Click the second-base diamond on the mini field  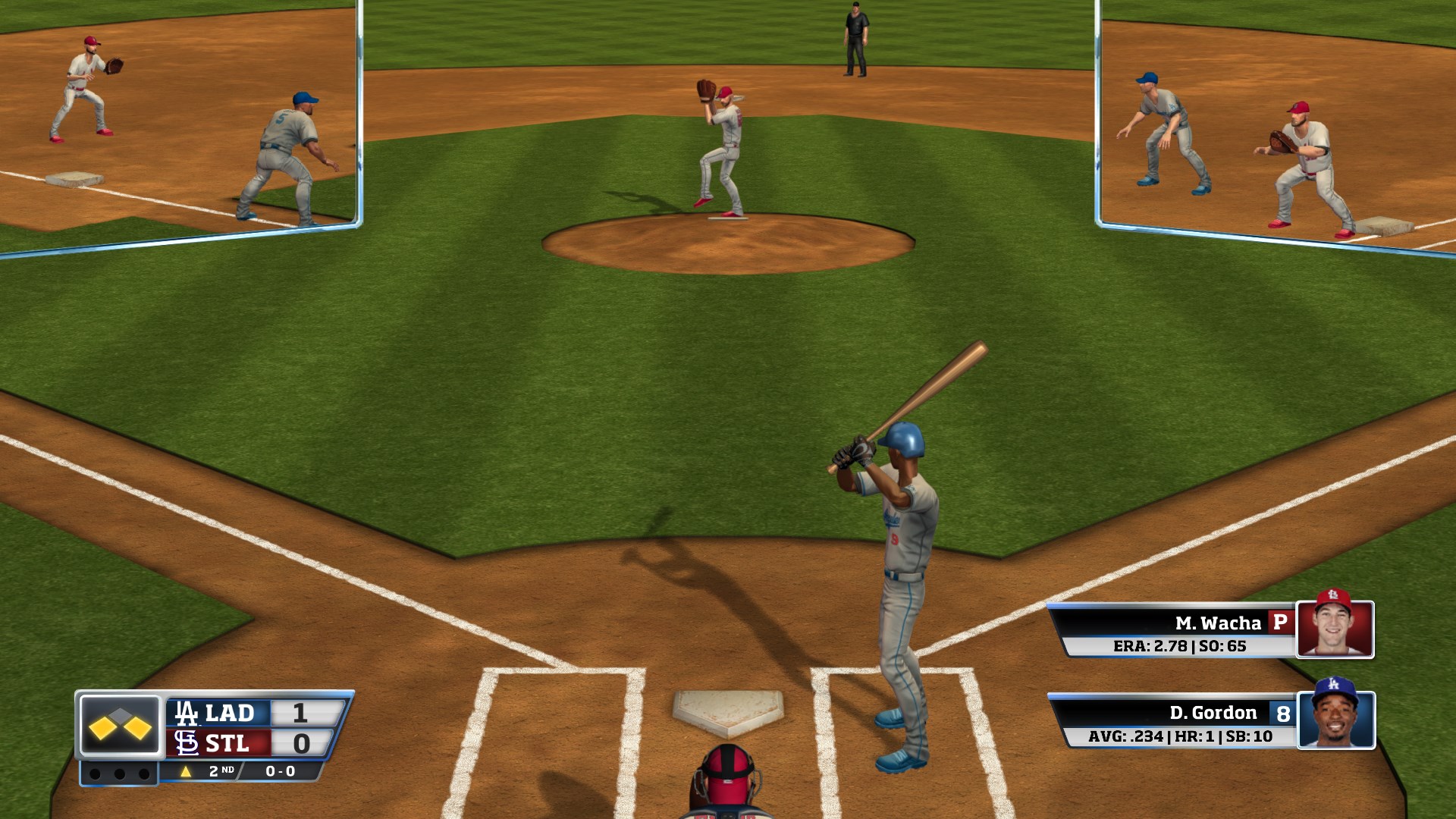[120, 714]
